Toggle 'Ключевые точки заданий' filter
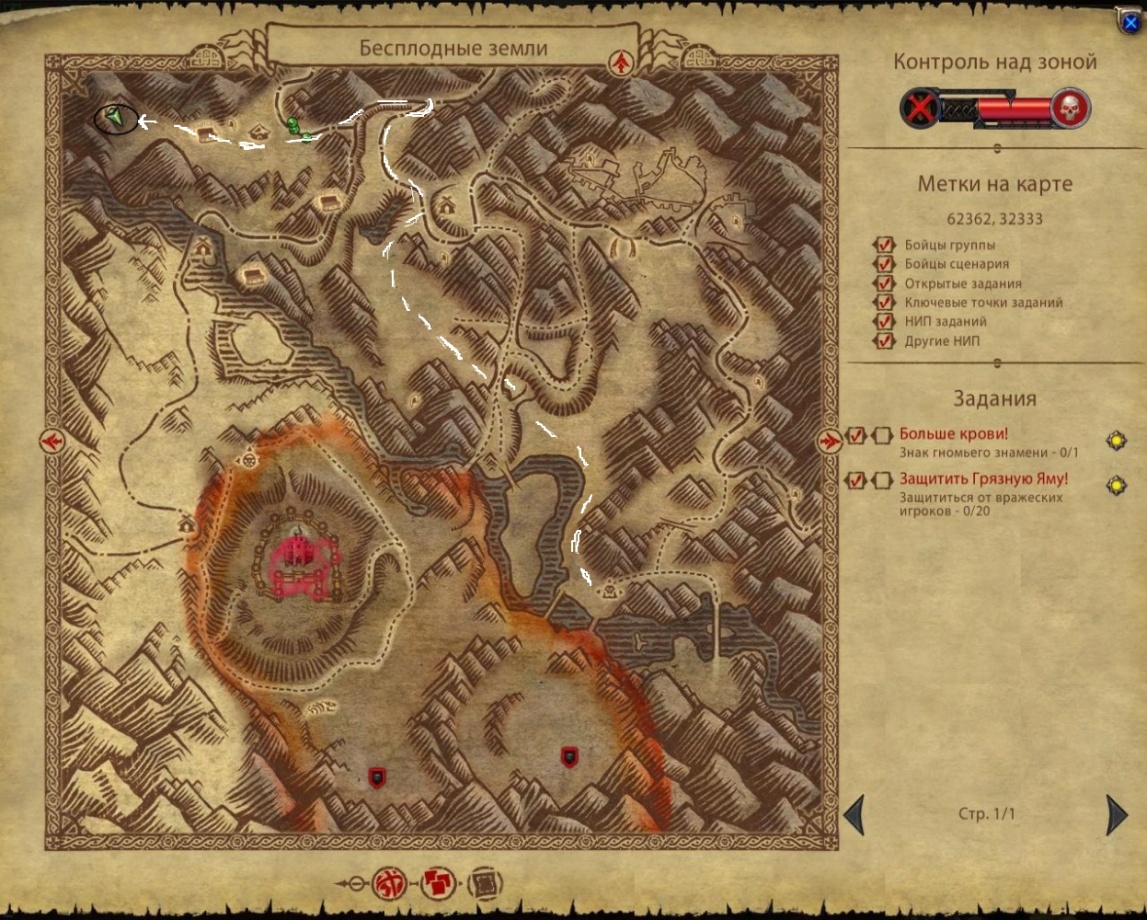 pos(883,302)
